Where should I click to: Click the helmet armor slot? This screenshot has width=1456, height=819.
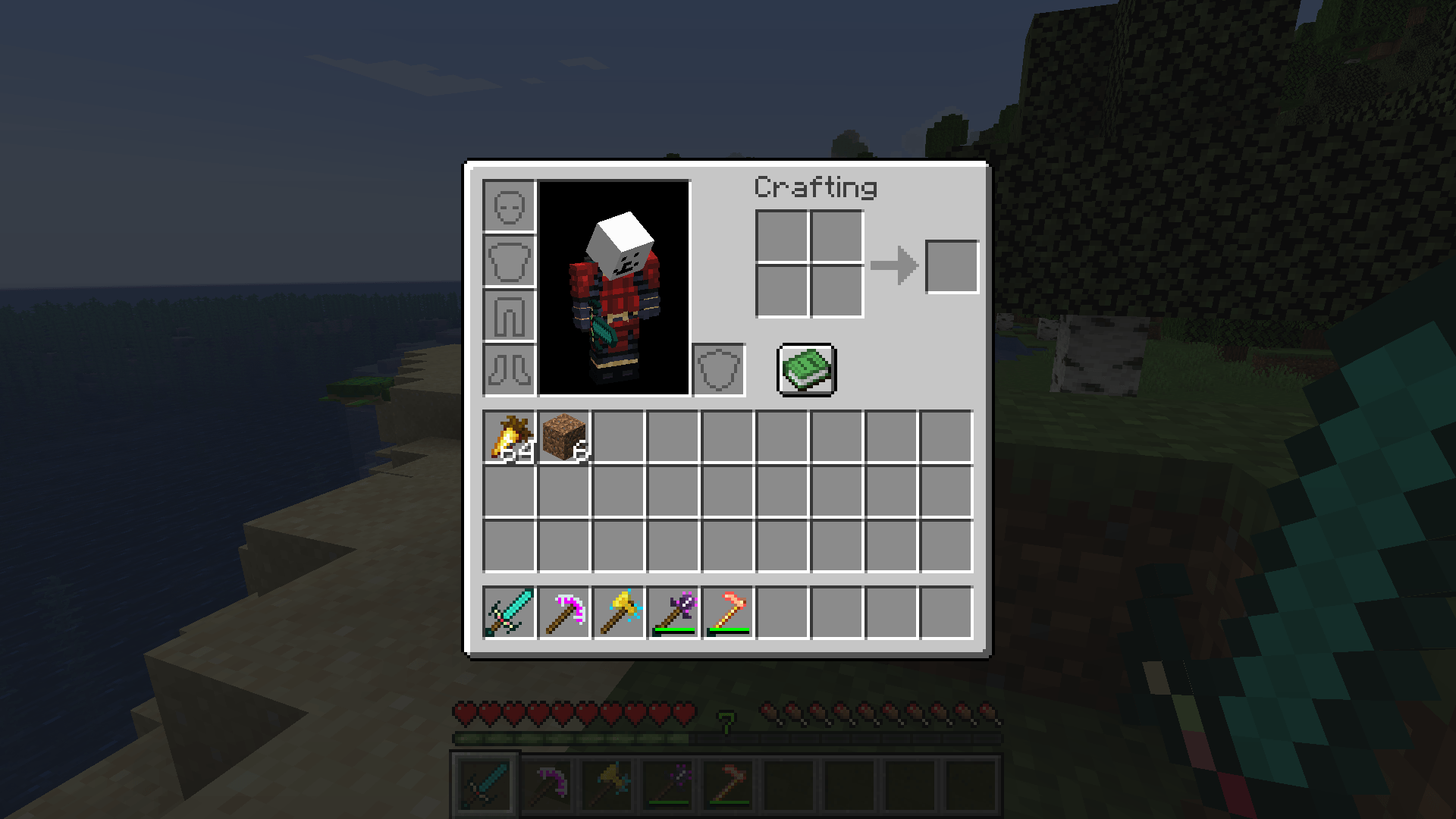tap(509, 205)
